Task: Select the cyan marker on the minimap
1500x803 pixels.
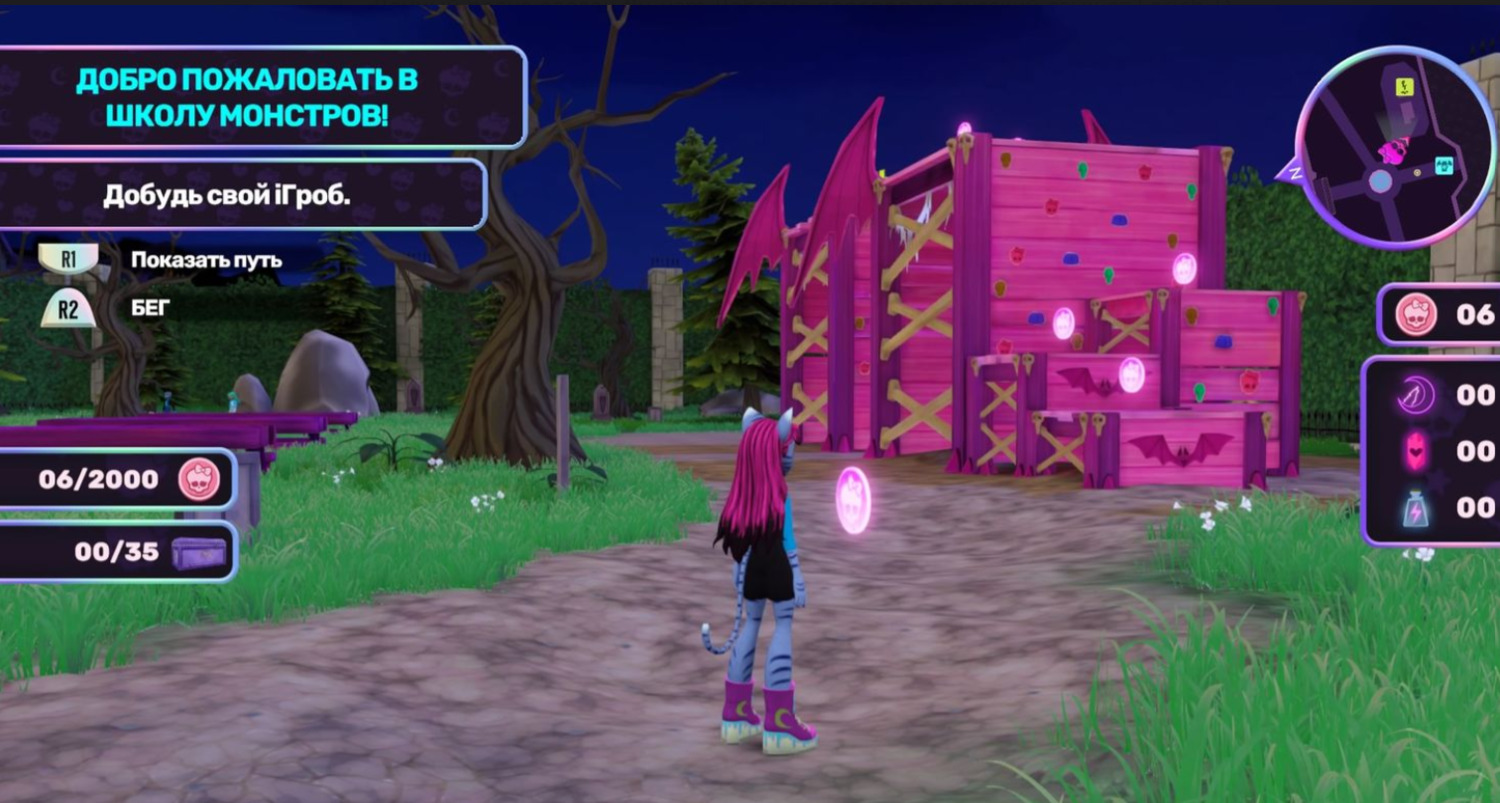Action: [1444, 164]
